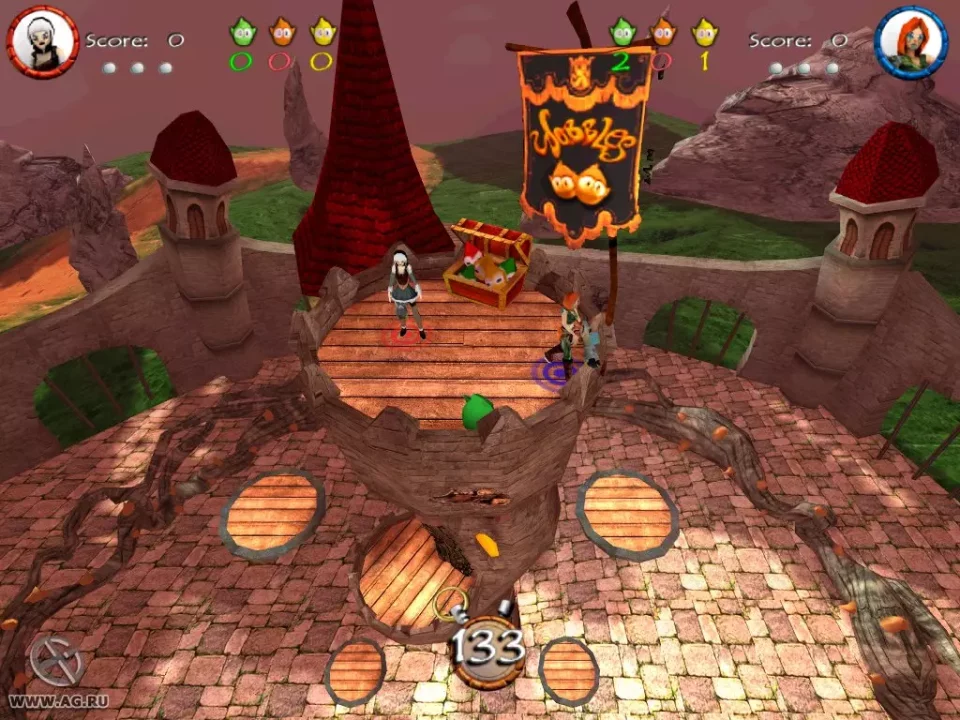Screen dimensions: 960x720
Task: Click the green wobble icon beside the white-haired girl's score
Action: (x=241, y=33)
